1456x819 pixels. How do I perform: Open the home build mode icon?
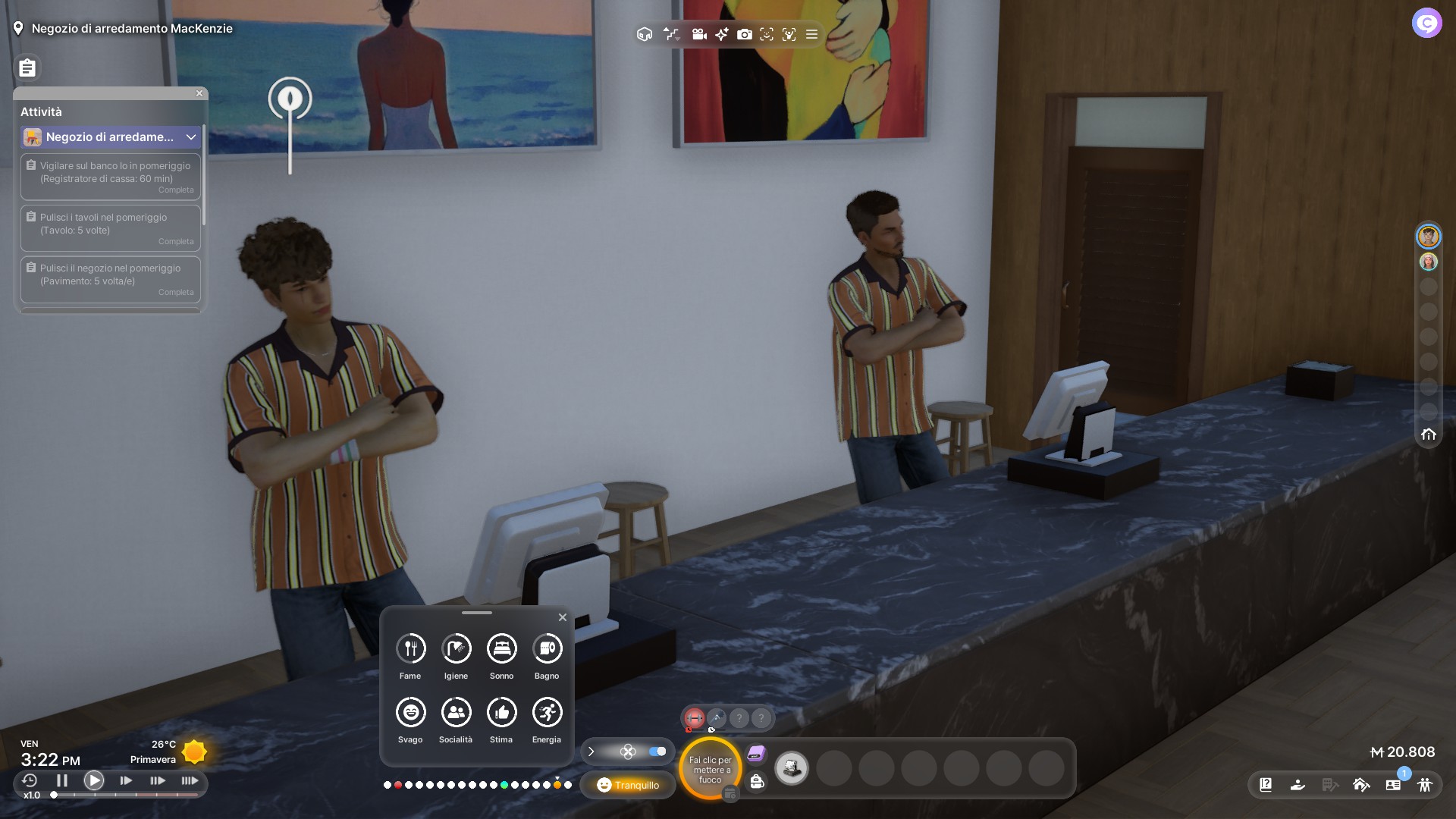pos(1361,785)
